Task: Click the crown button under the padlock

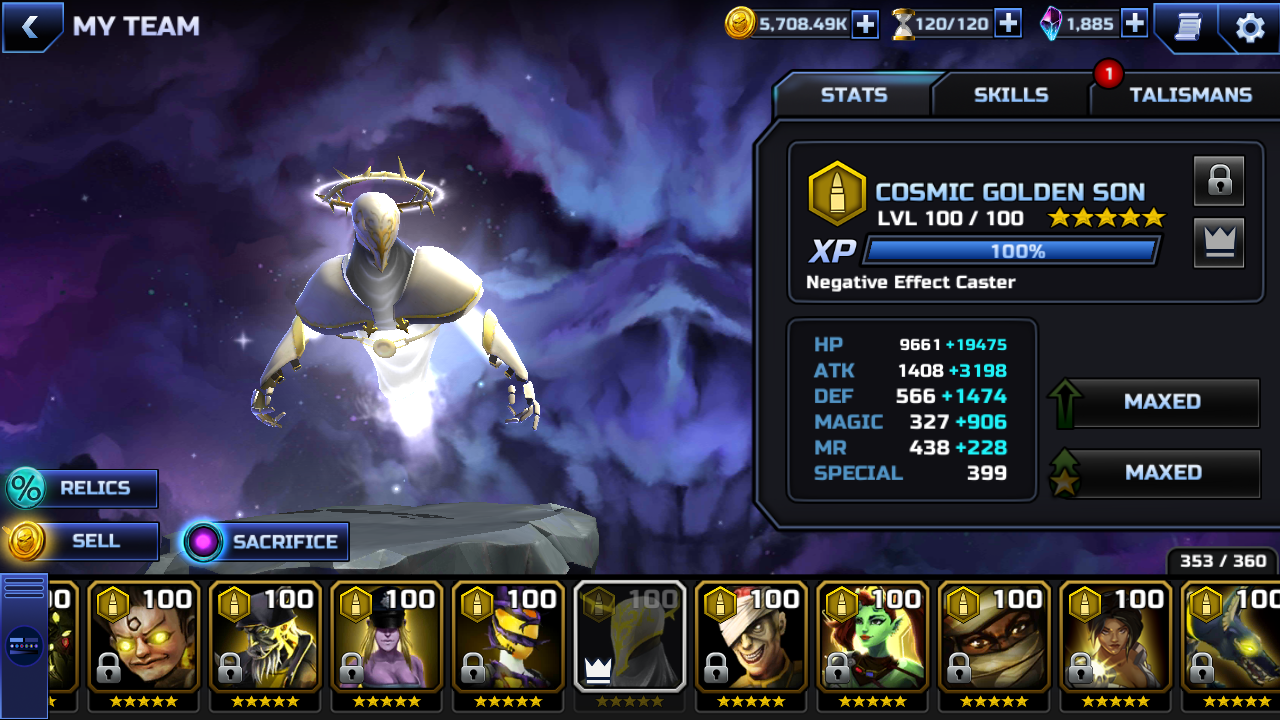Action: 1219,242
